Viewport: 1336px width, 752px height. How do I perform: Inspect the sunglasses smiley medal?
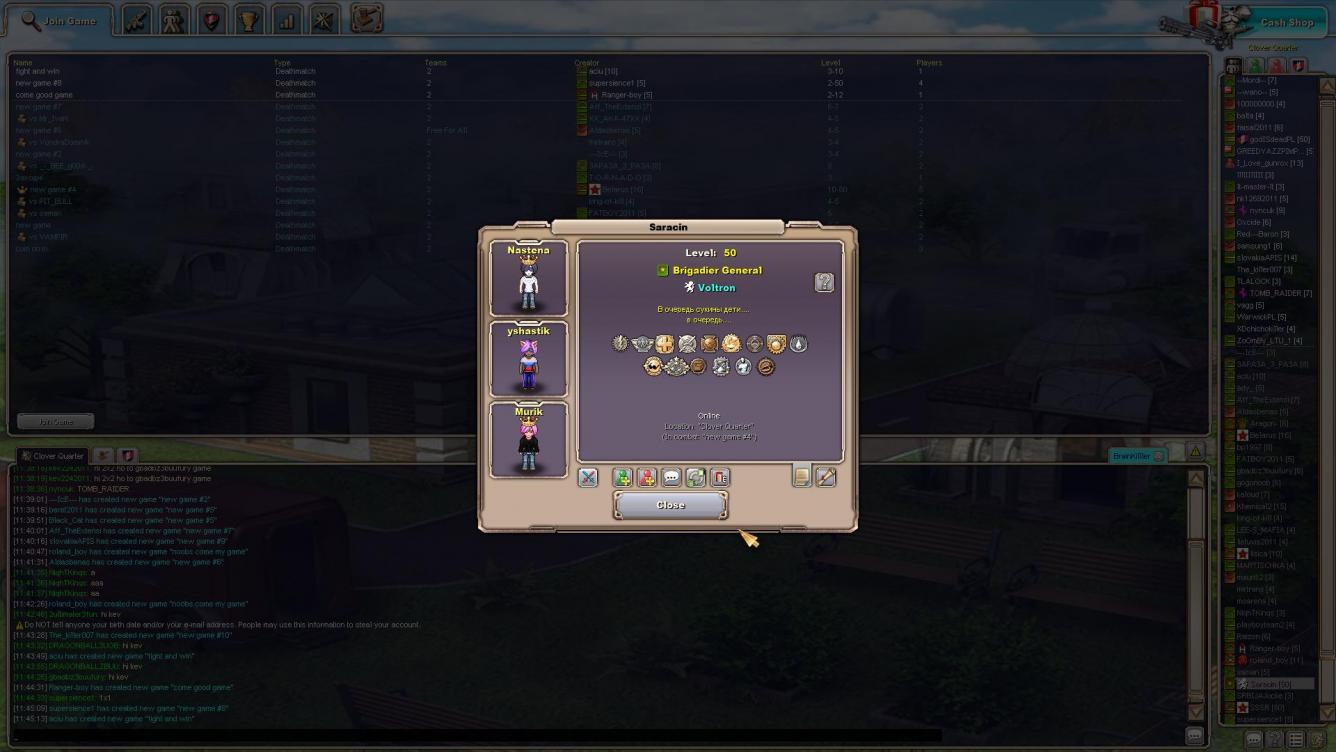[653, 367]
